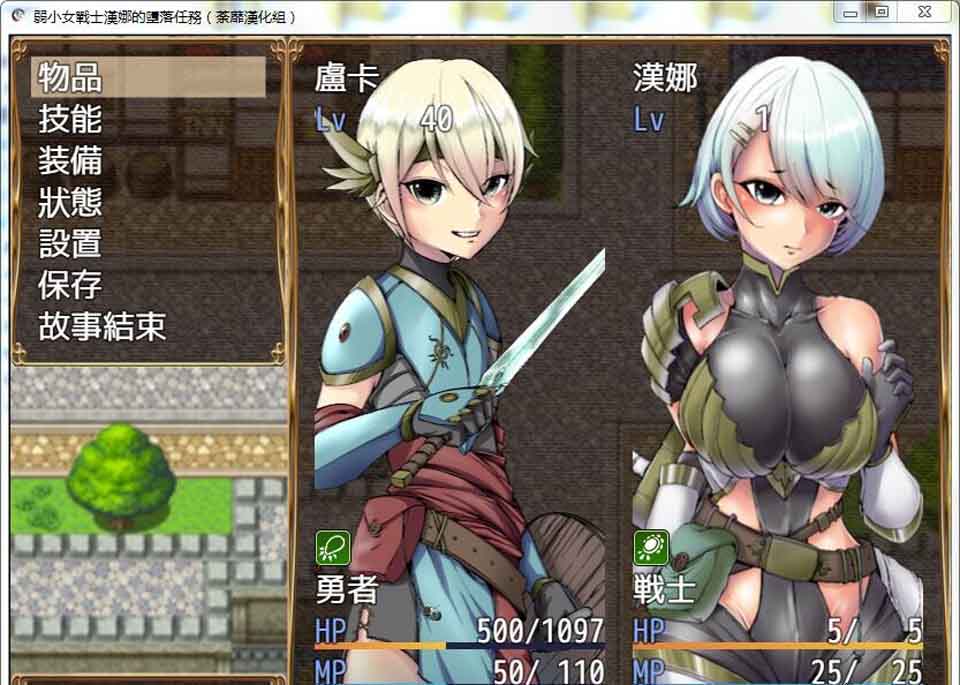Minimize the game window
This screenshot has width=960, height=685.
[x=851, y=12]
